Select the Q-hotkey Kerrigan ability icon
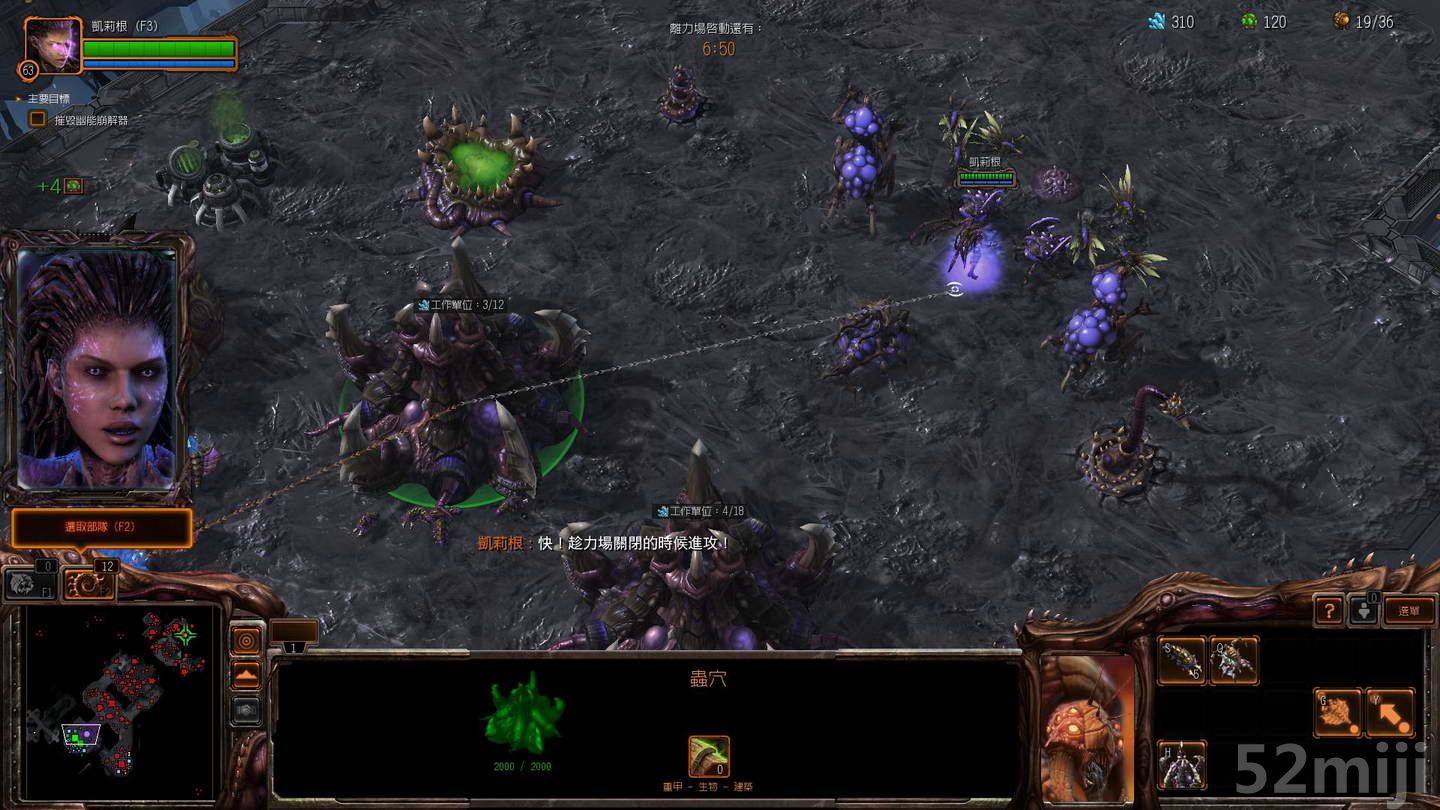This screenshot has width=1440, height=810. coord(1234,659)
